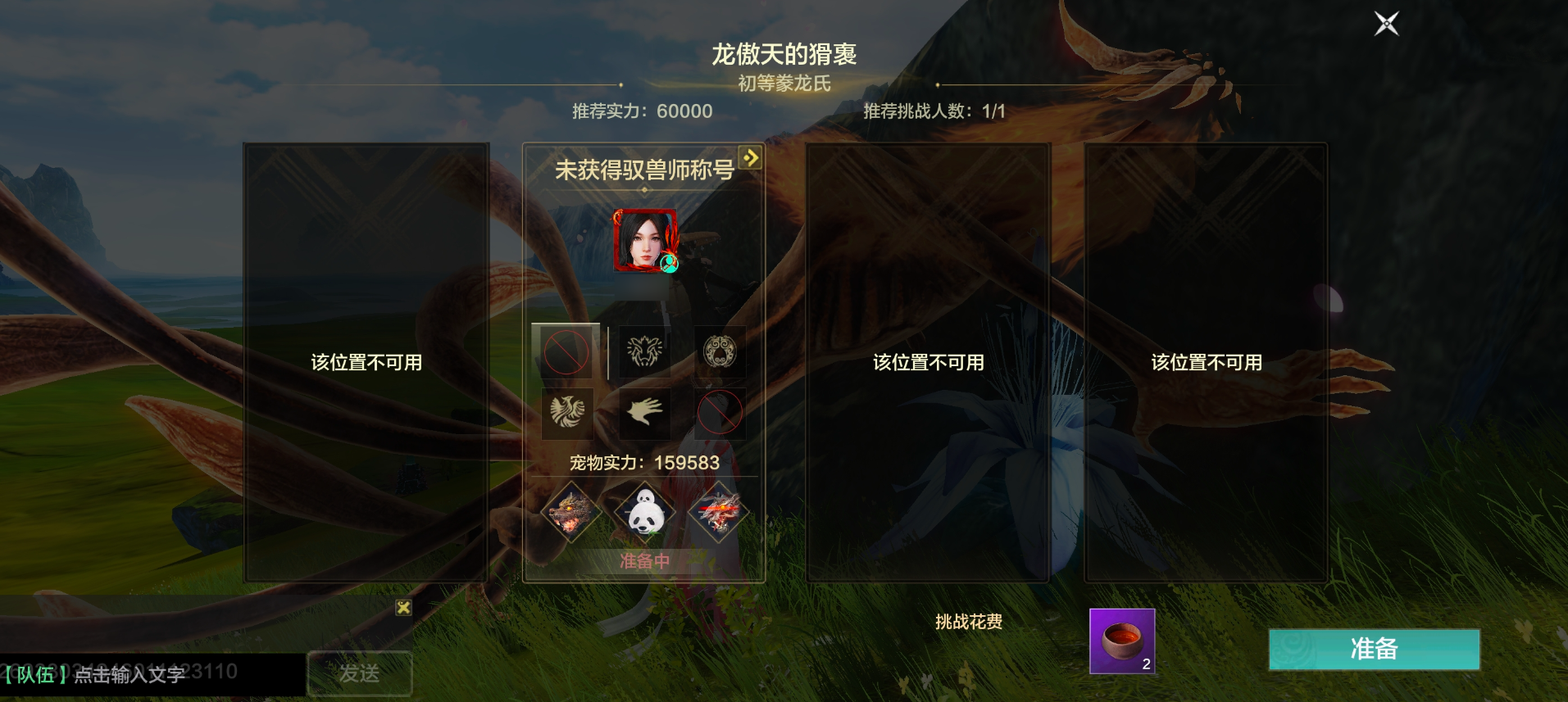The width and height of the screenshot is (1568, 702).
Task: Click the forbidden icon beside the hand icon
Action: [720, 414]
